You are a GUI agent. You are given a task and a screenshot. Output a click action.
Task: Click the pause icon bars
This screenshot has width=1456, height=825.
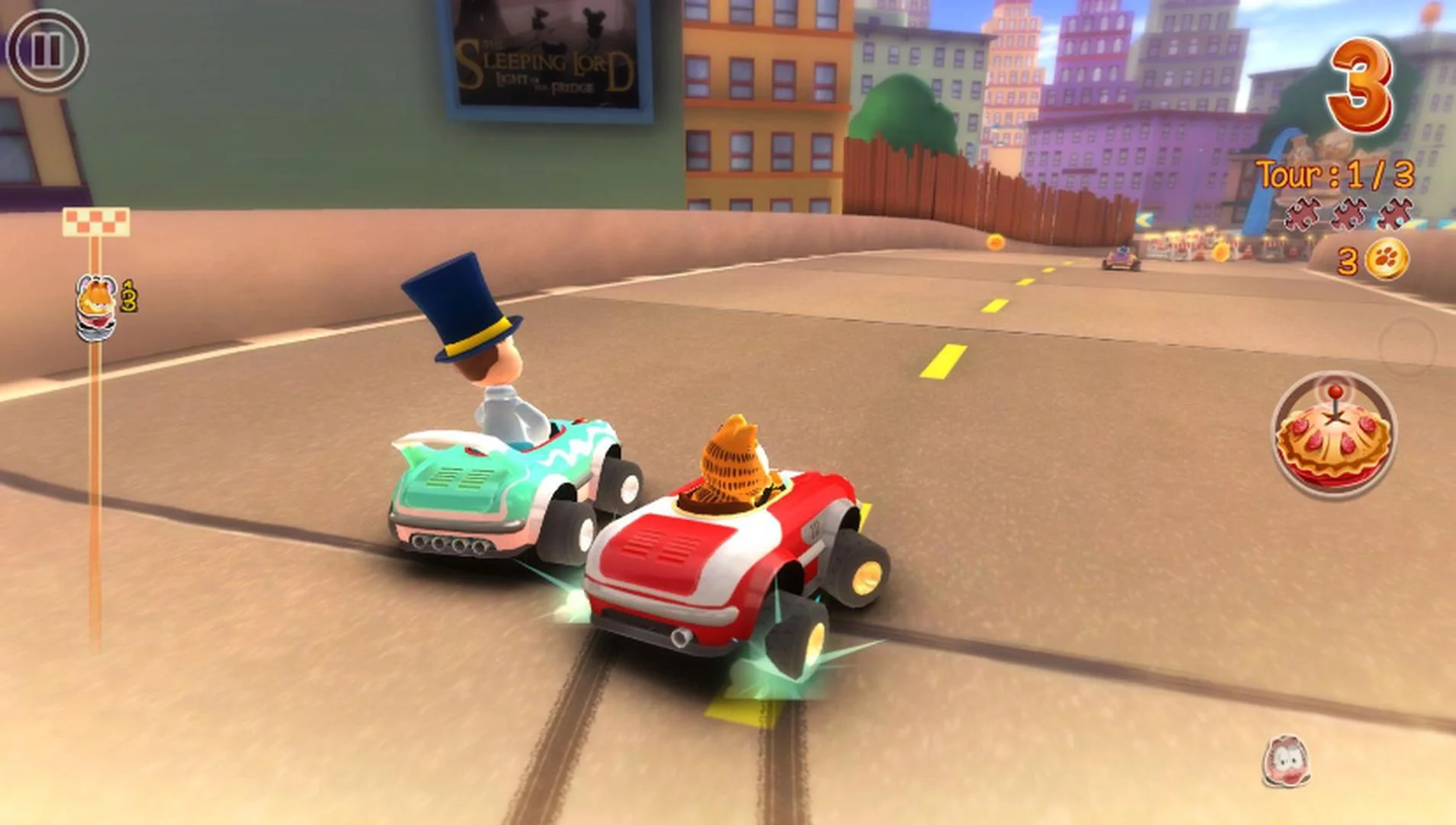[x=46, y=50]
